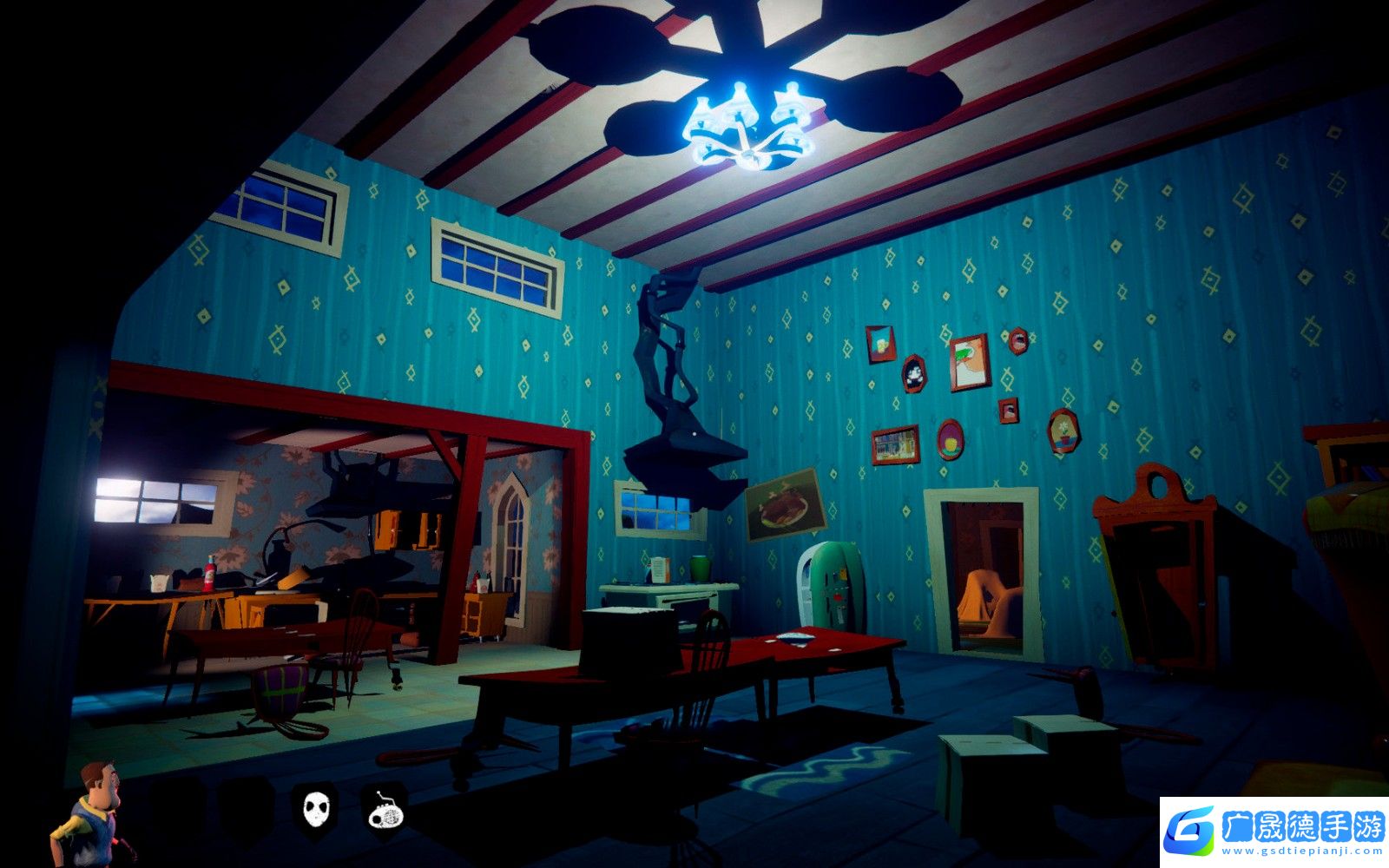Image resolution: width=1389 pixels, height=868 pixels.
Task: Select the white mask inventory slot
Action: (x=316, y=809)
